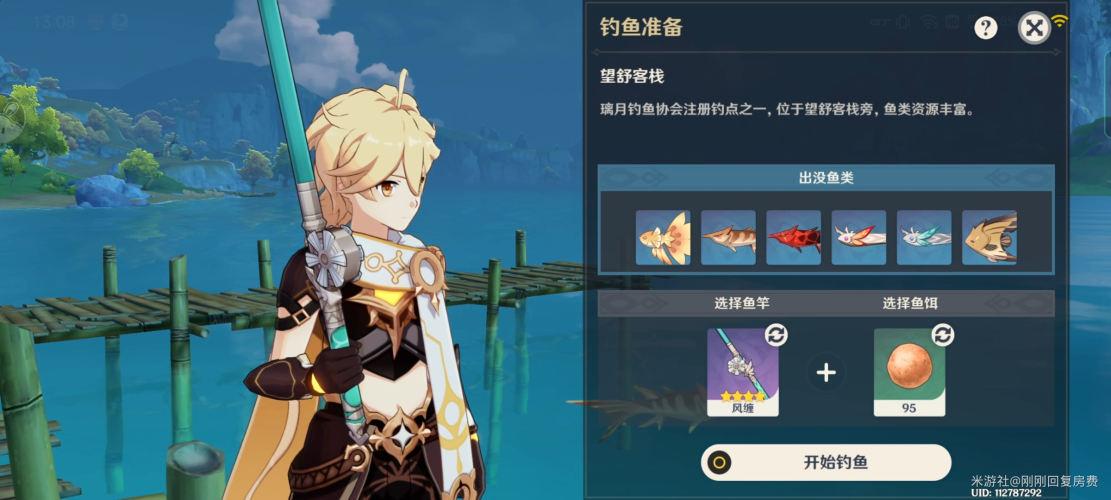Choose the bait slot showing 95
The image size is (1111, 500).
tap(909, 372)
